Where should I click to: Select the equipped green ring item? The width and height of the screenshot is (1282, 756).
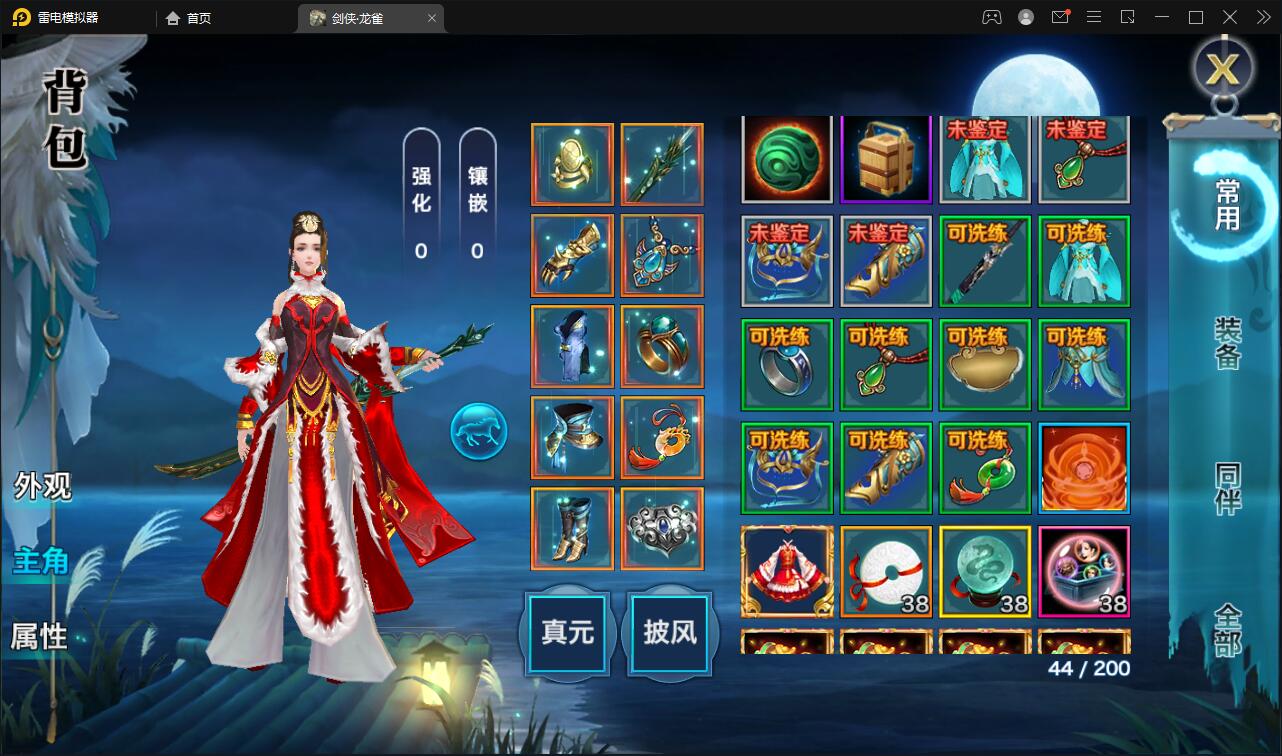click(662, 346)
